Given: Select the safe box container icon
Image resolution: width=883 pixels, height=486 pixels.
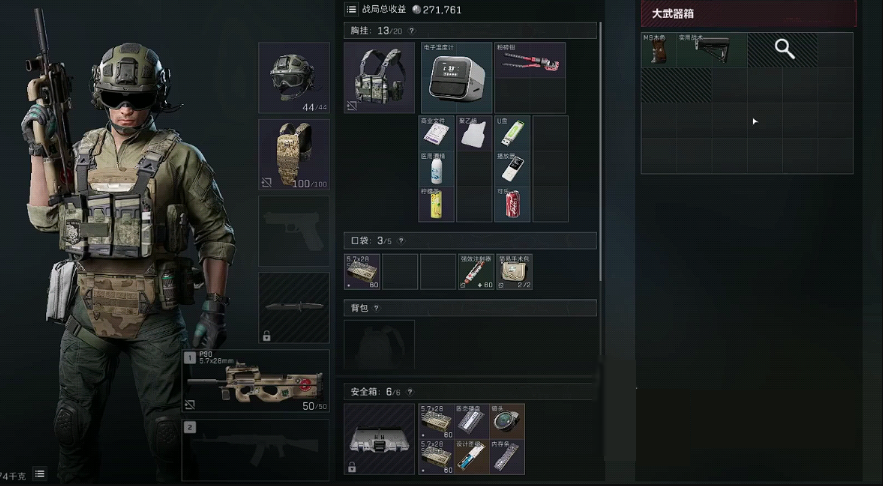Looking at the screenshot, I should [379, 439].
